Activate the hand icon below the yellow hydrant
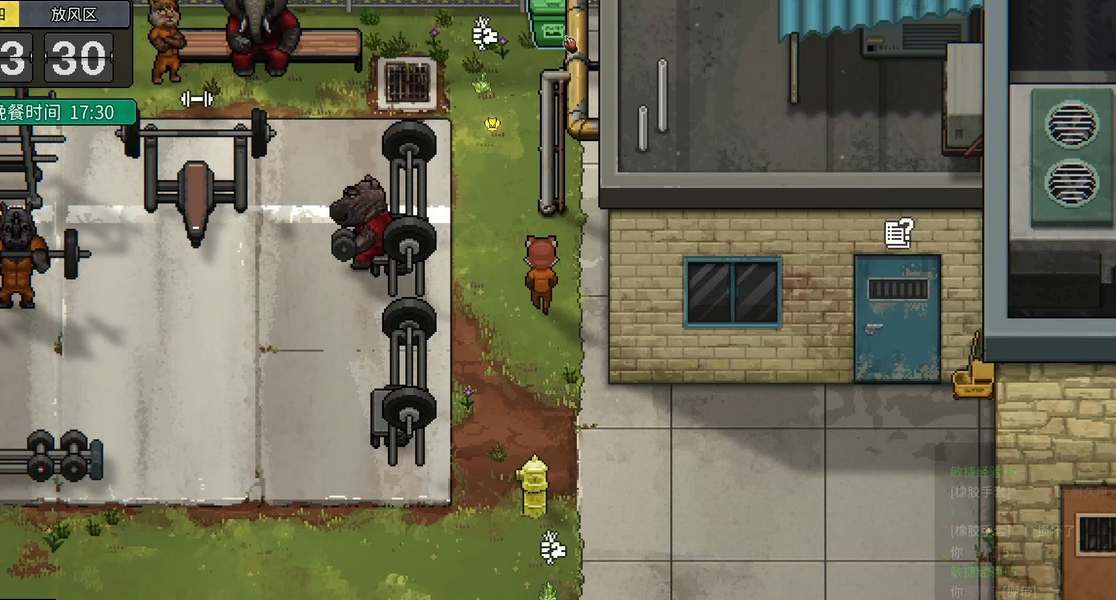1116x600 pixels. click(x=552, y=546)
